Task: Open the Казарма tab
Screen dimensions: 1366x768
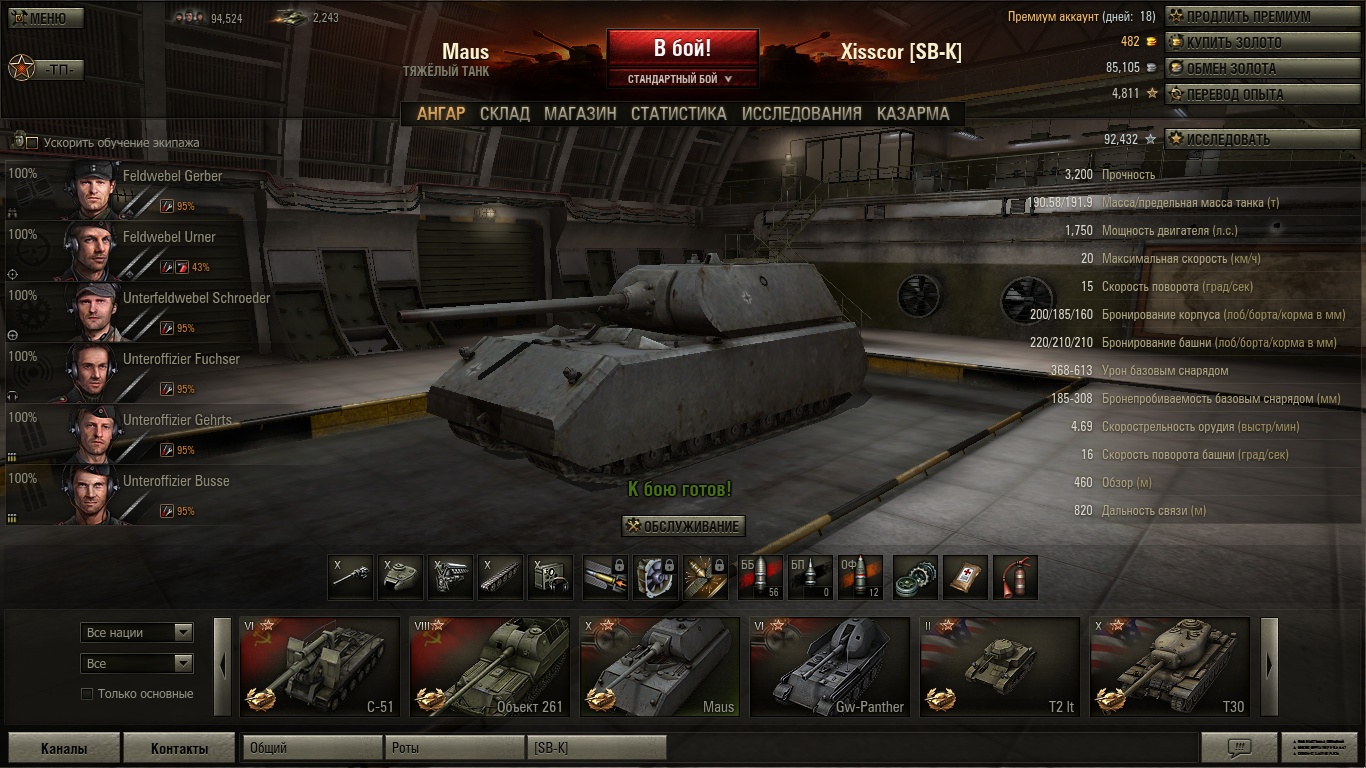Action: click(x=913, y=113)
